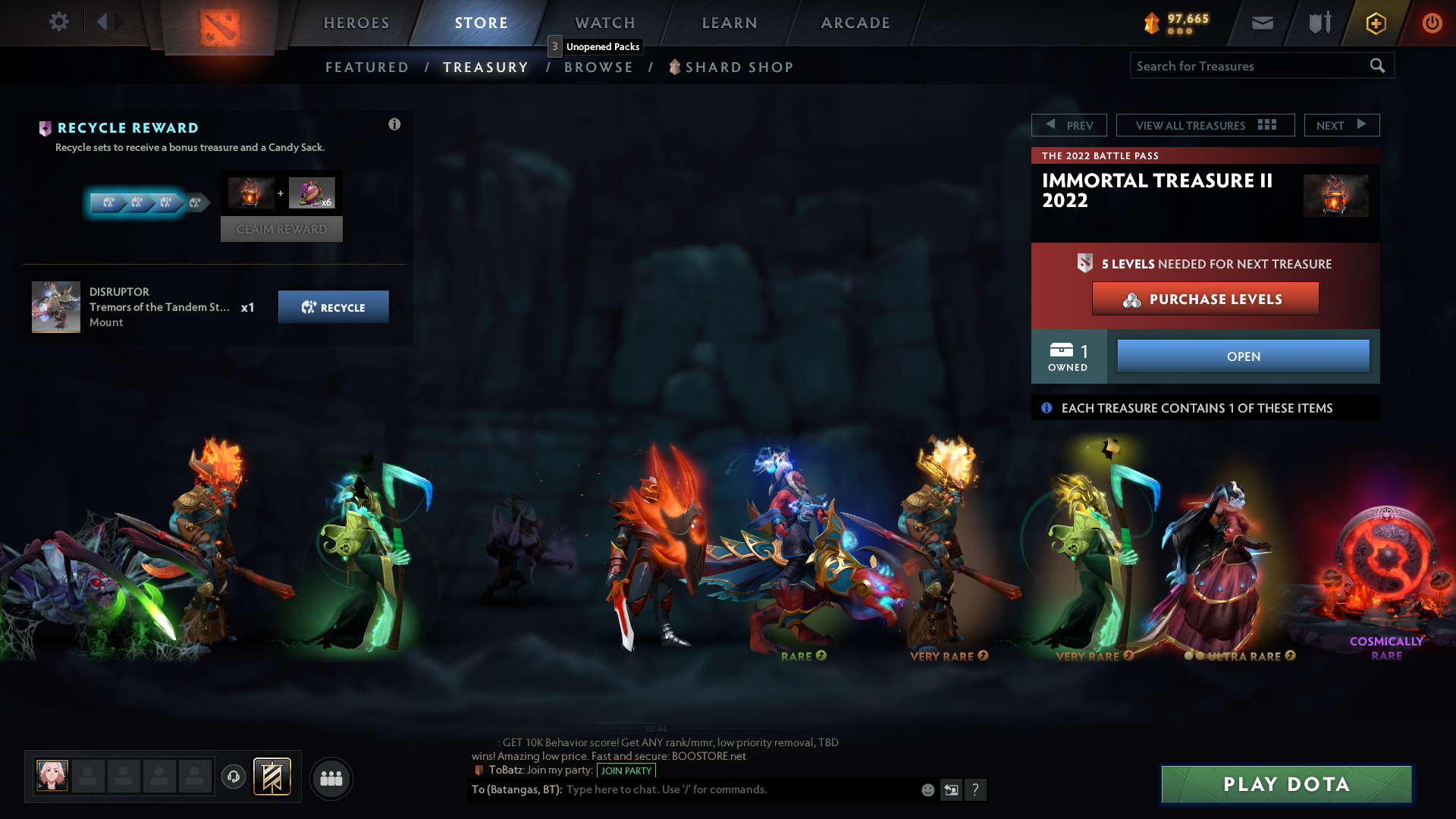
Task: Open the ARCADE menu item
Action: [855, 23]
